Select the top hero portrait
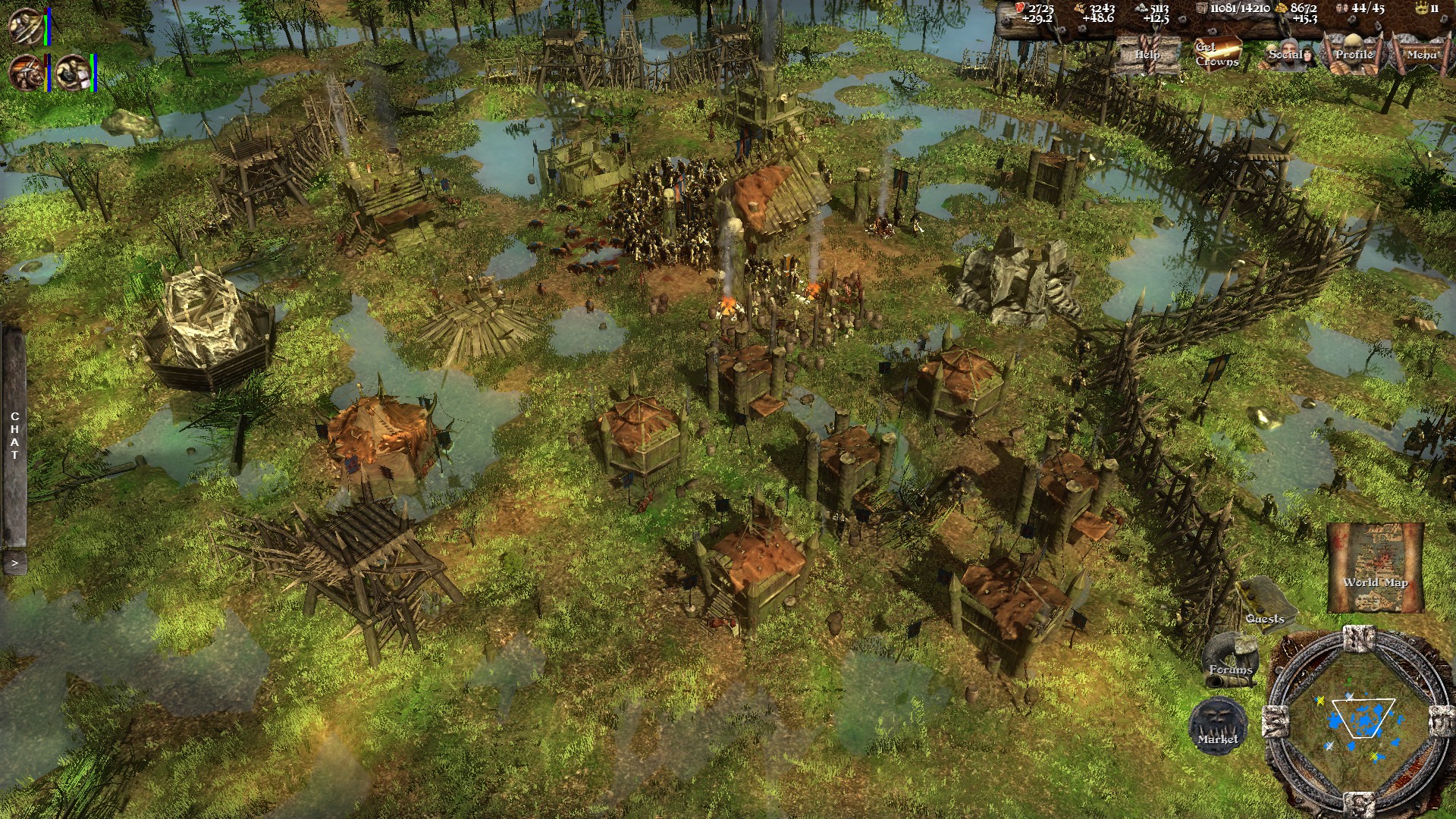Image resolution: width=1456 pixels, height=819 pixels. [x=25, y=26]
